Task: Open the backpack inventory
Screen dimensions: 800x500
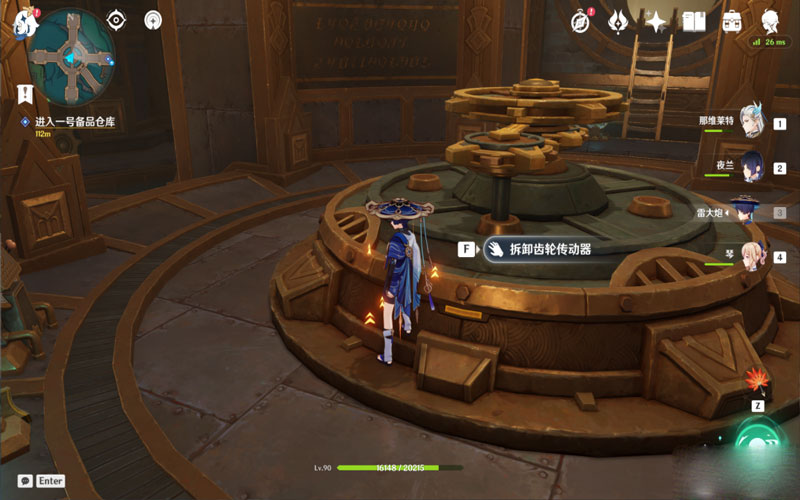Action: click(x=732, y=21)
